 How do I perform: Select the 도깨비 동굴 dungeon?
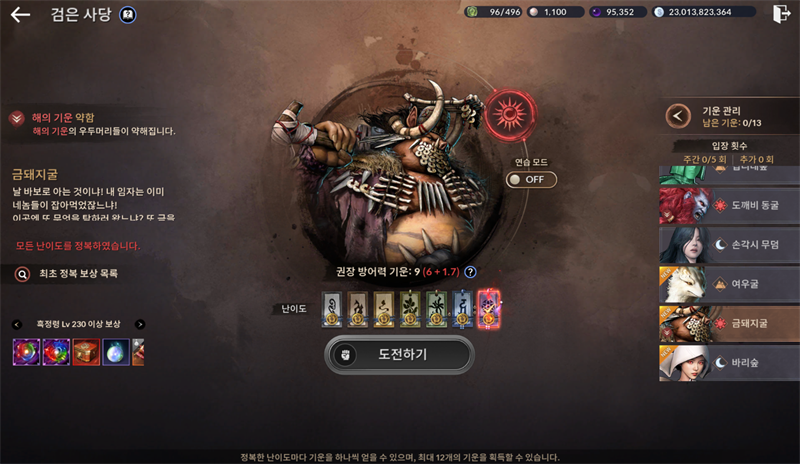click(729, 205)
